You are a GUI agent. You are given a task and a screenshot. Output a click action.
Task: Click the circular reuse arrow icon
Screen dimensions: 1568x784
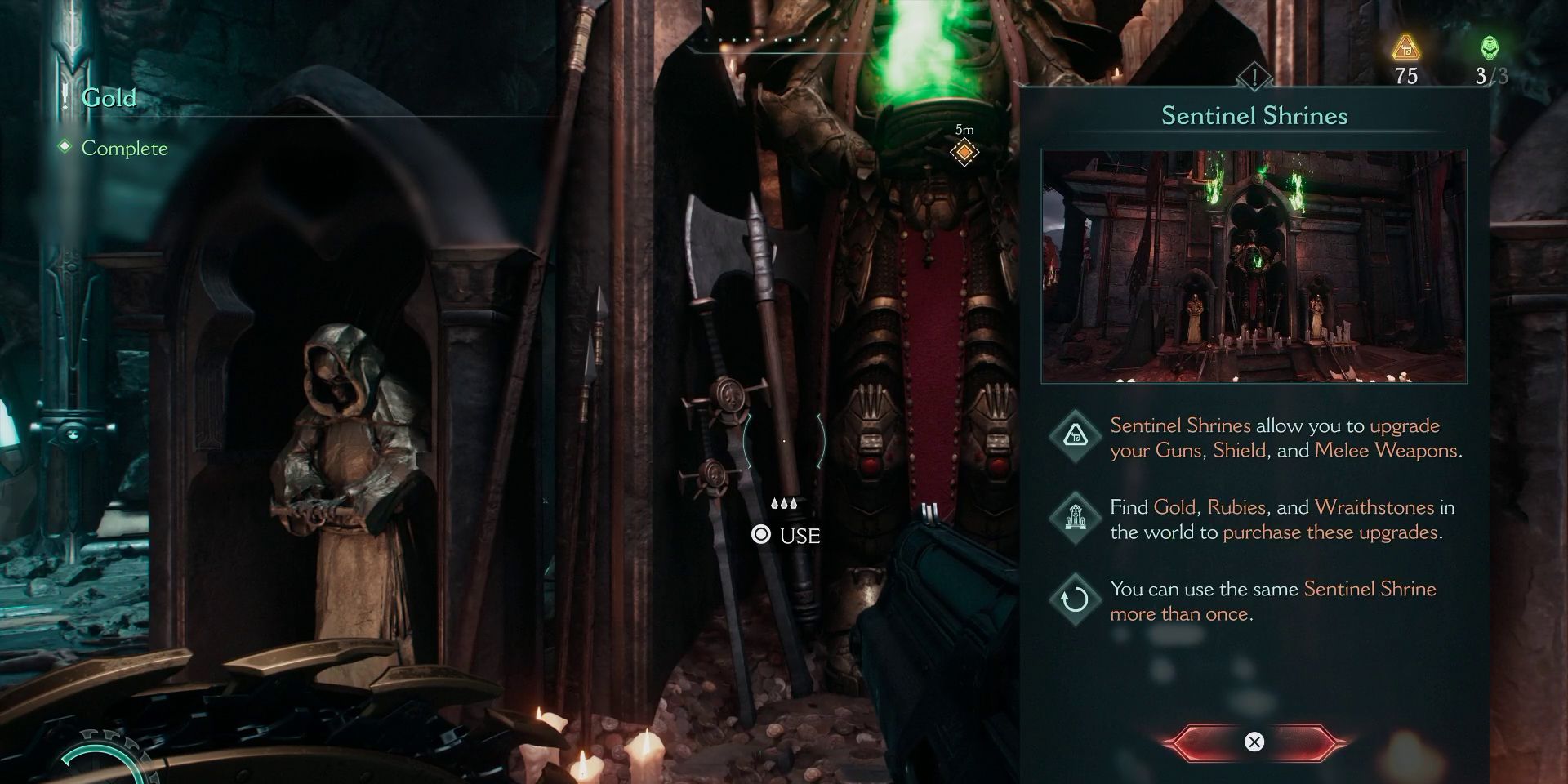coord(1076,599)
